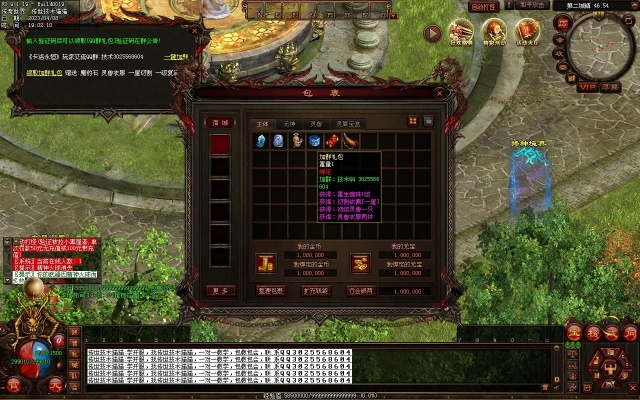This screenshot has height=400, width=640.
Task: Open the flag event icon 活动大厅
Action: (529, 34)
